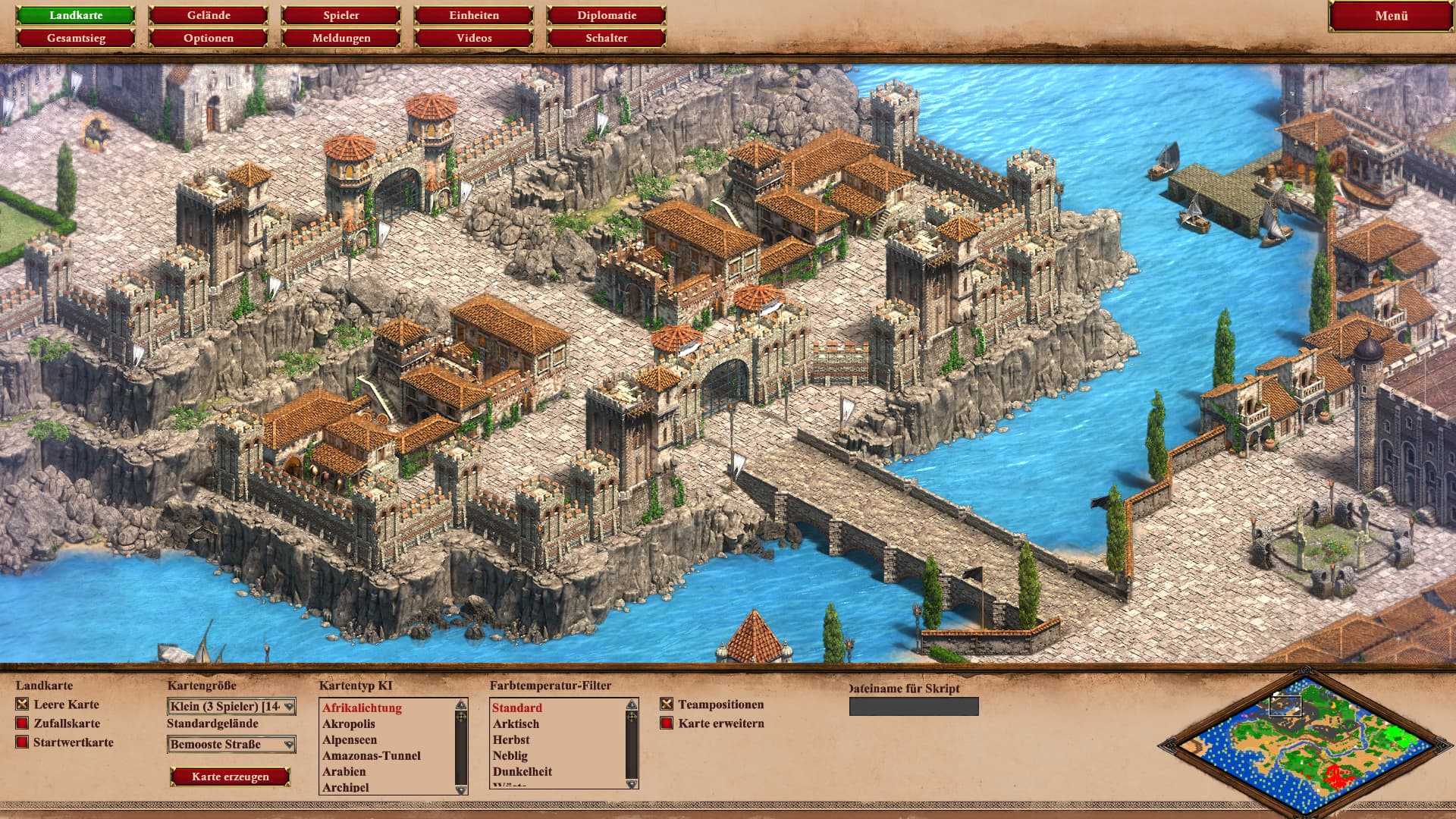This screenshot has width=1456, height=819.
Task: Show the Meldungen tab
Action: pos(341,38)
